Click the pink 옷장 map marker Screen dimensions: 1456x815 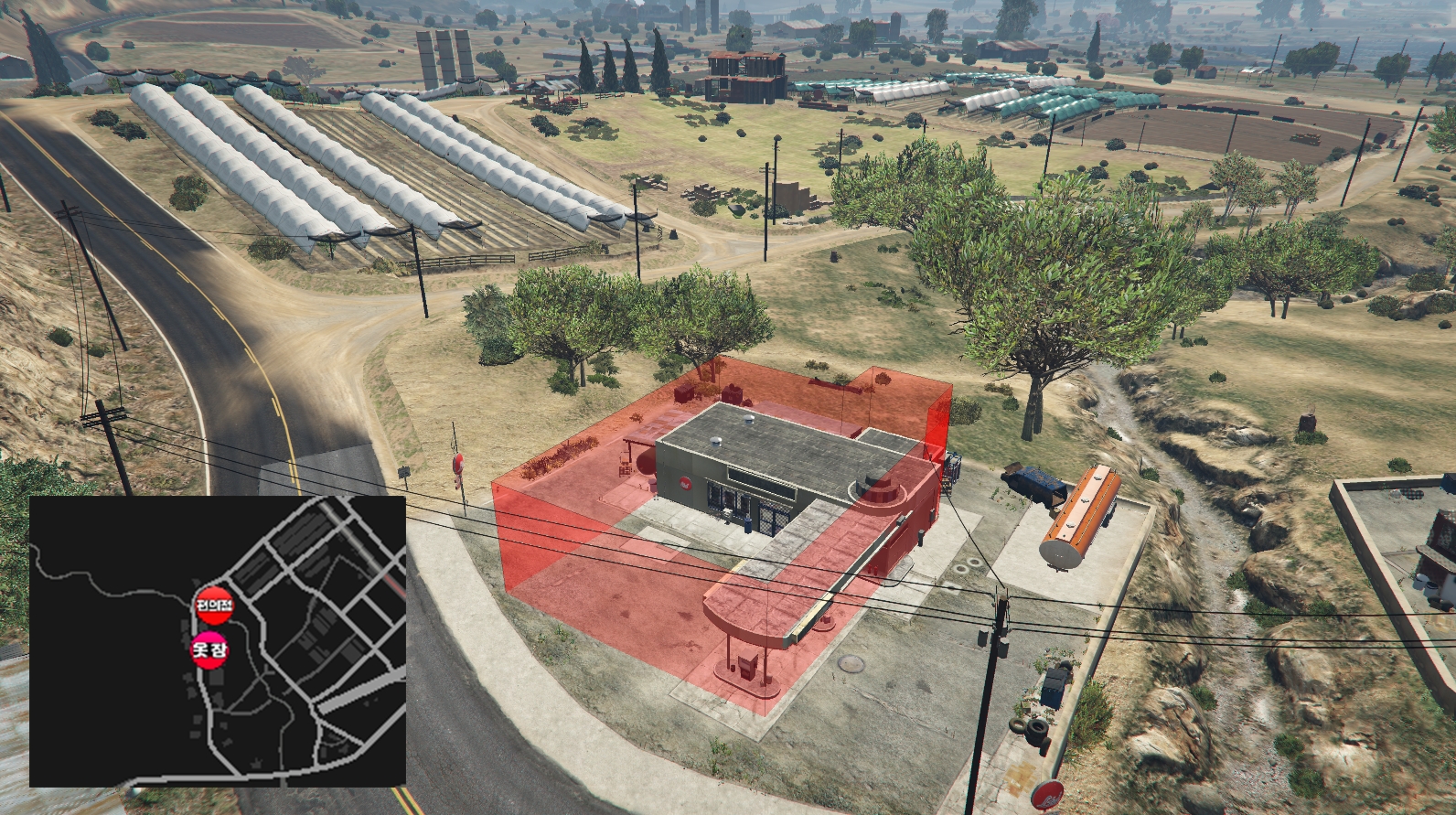coord(209,649)
